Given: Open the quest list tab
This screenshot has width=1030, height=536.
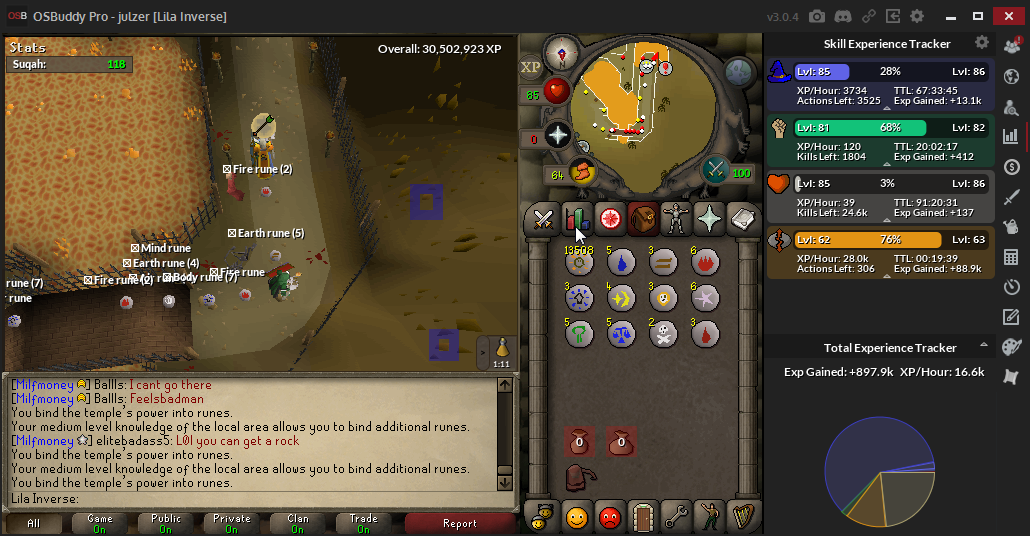Looking at the screenshot, I should click(609, 218).
